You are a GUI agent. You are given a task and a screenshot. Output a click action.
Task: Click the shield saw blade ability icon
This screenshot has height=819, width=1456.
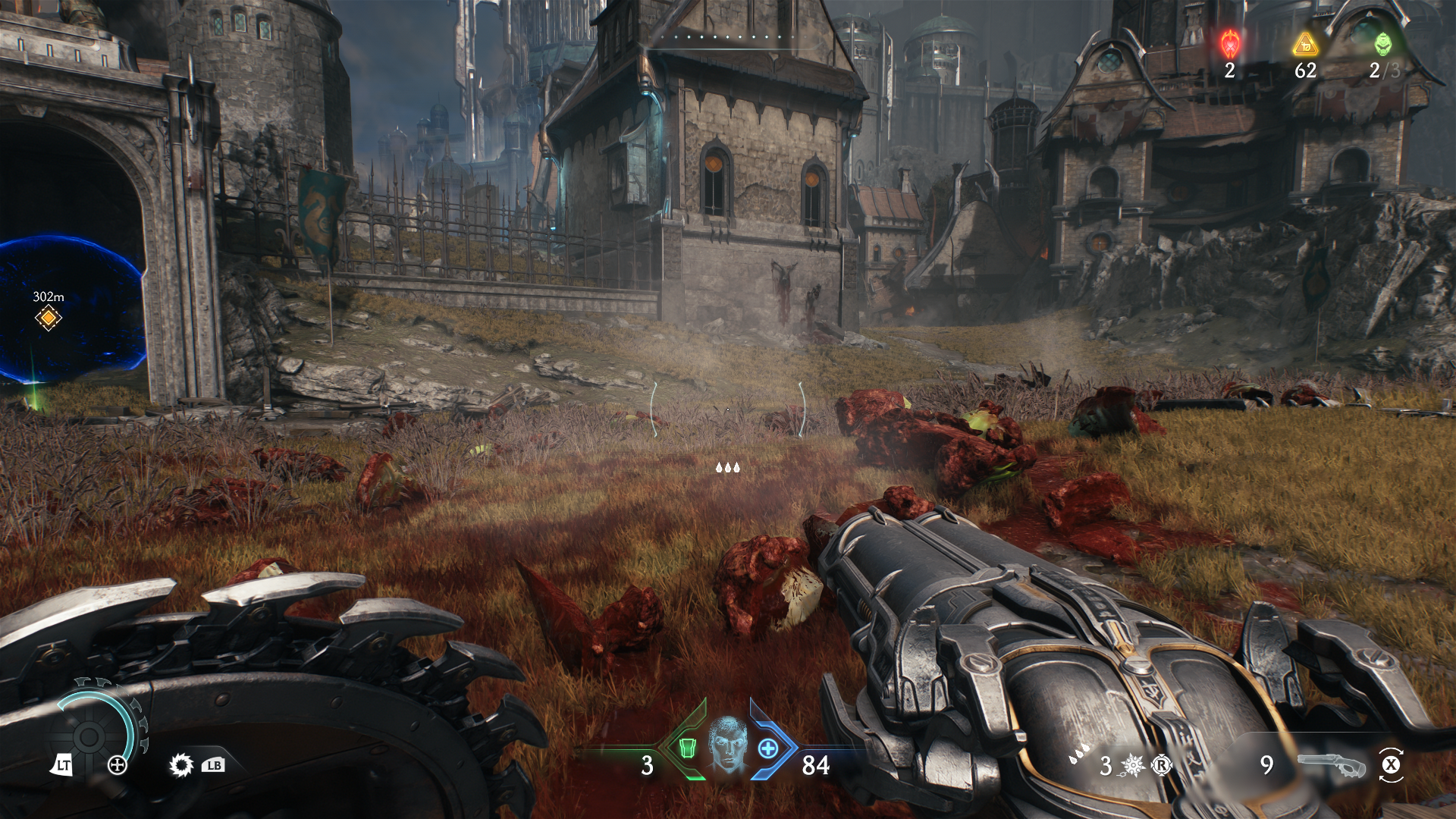181,765
